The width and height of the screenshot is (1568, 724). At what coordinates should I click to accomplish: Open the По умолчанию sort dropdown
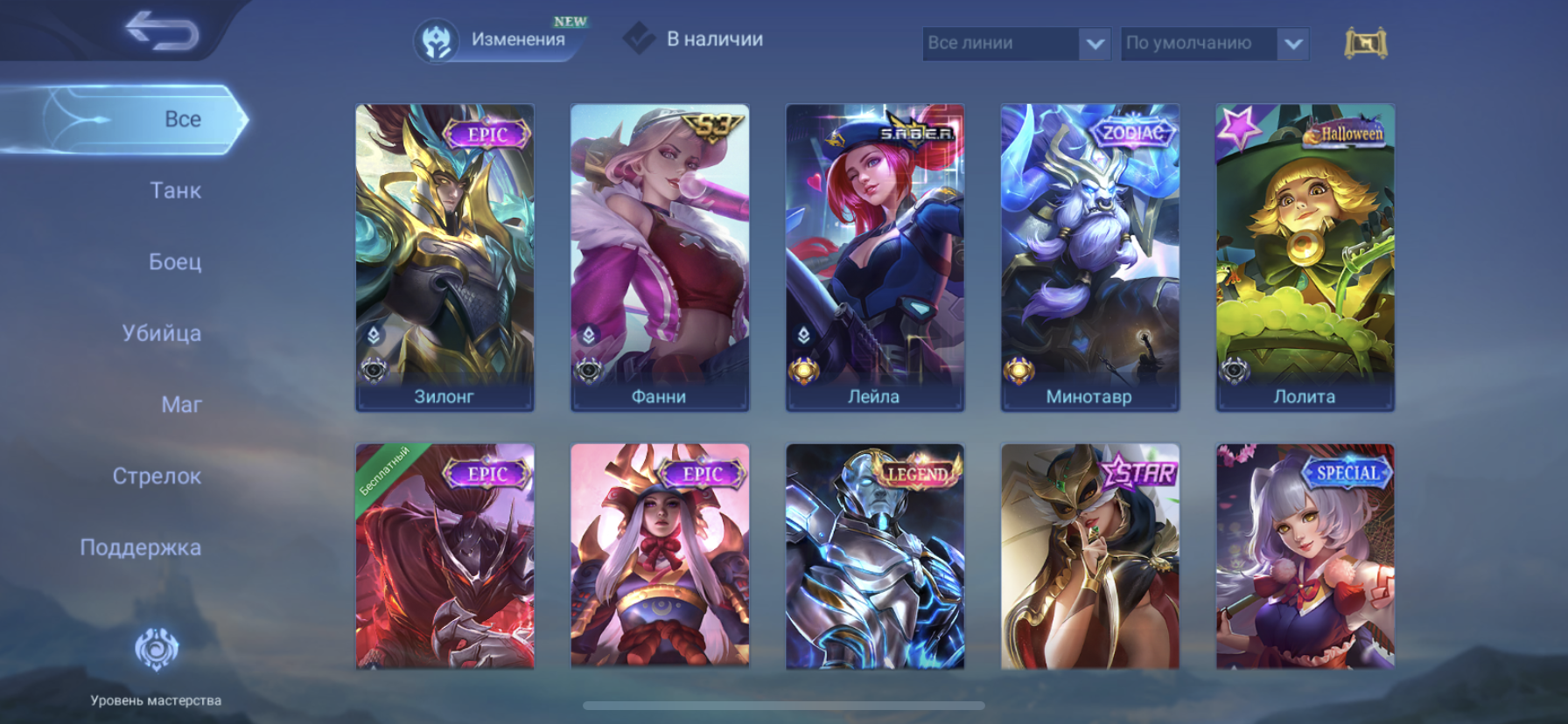[x=1214, y=43]
